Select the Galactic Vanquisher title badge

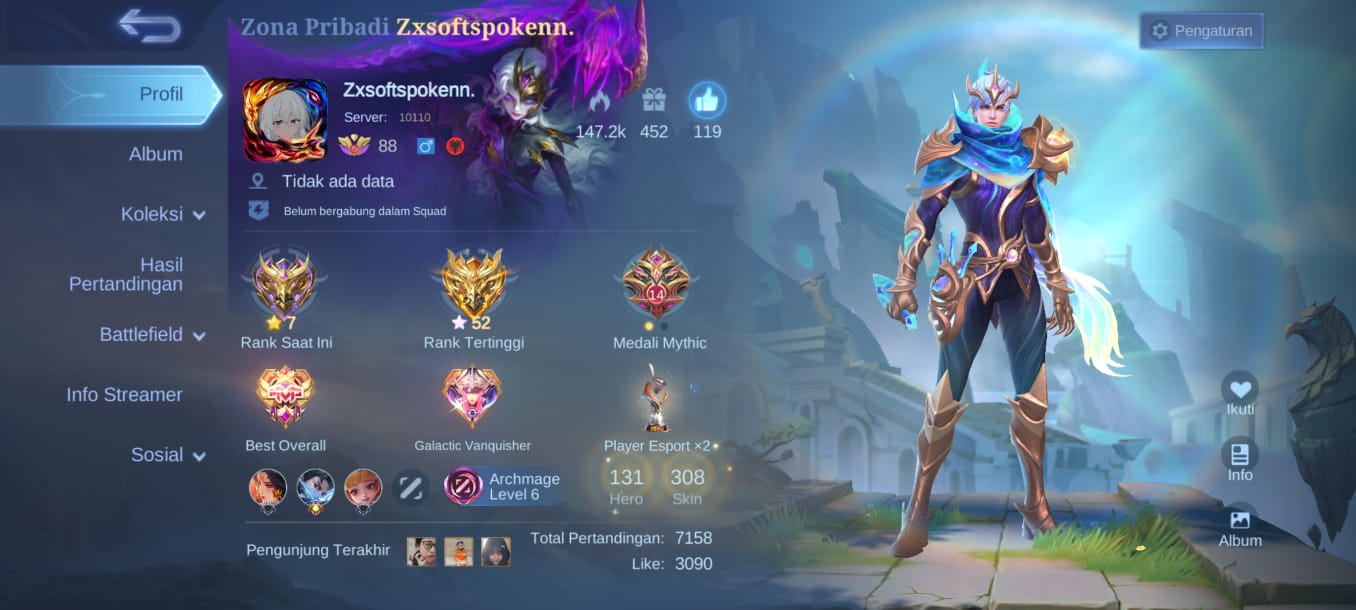coord(472,397)
